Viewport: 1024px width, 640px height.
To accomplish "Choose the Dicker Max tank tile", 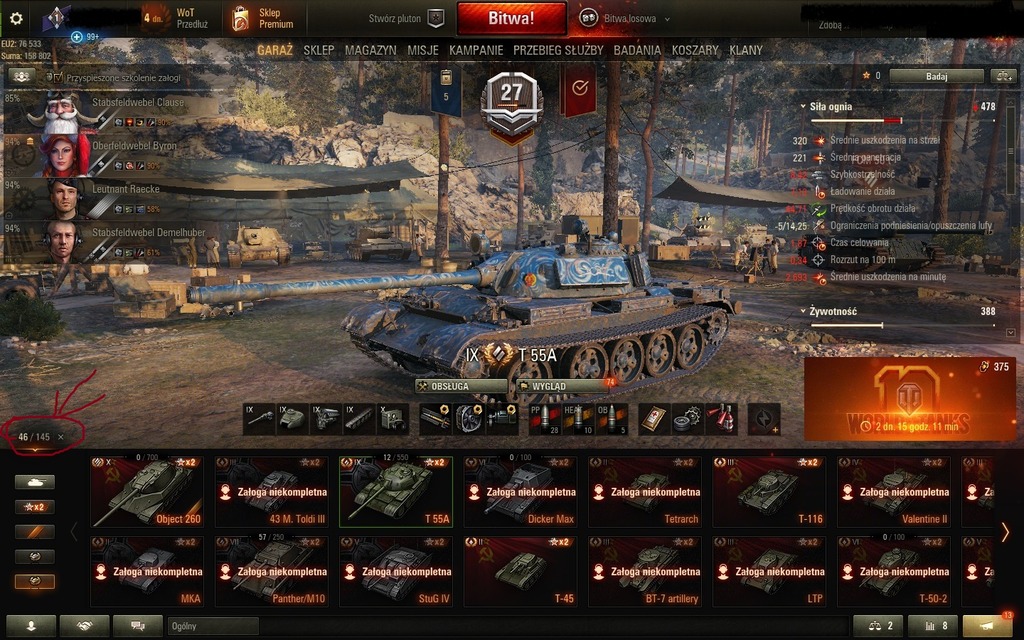I will tap(520, 492).
